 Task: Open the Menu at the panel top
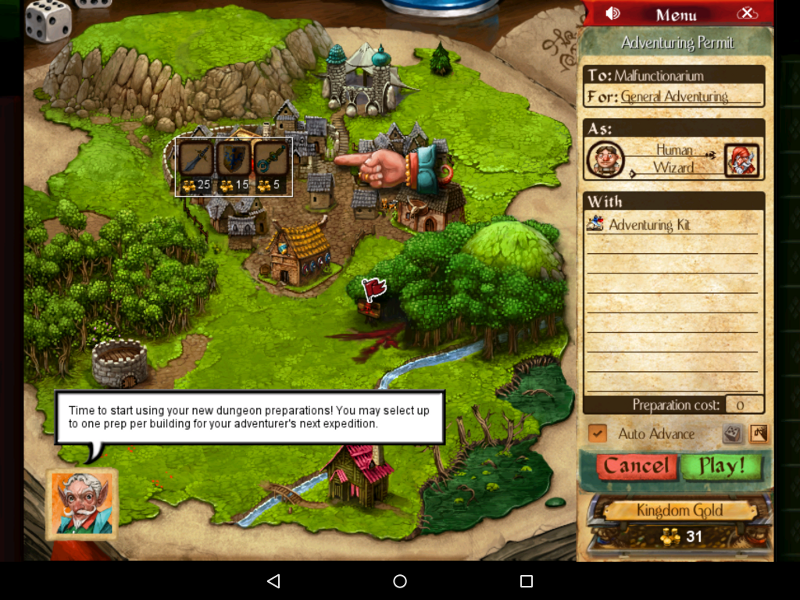[676, 14]
